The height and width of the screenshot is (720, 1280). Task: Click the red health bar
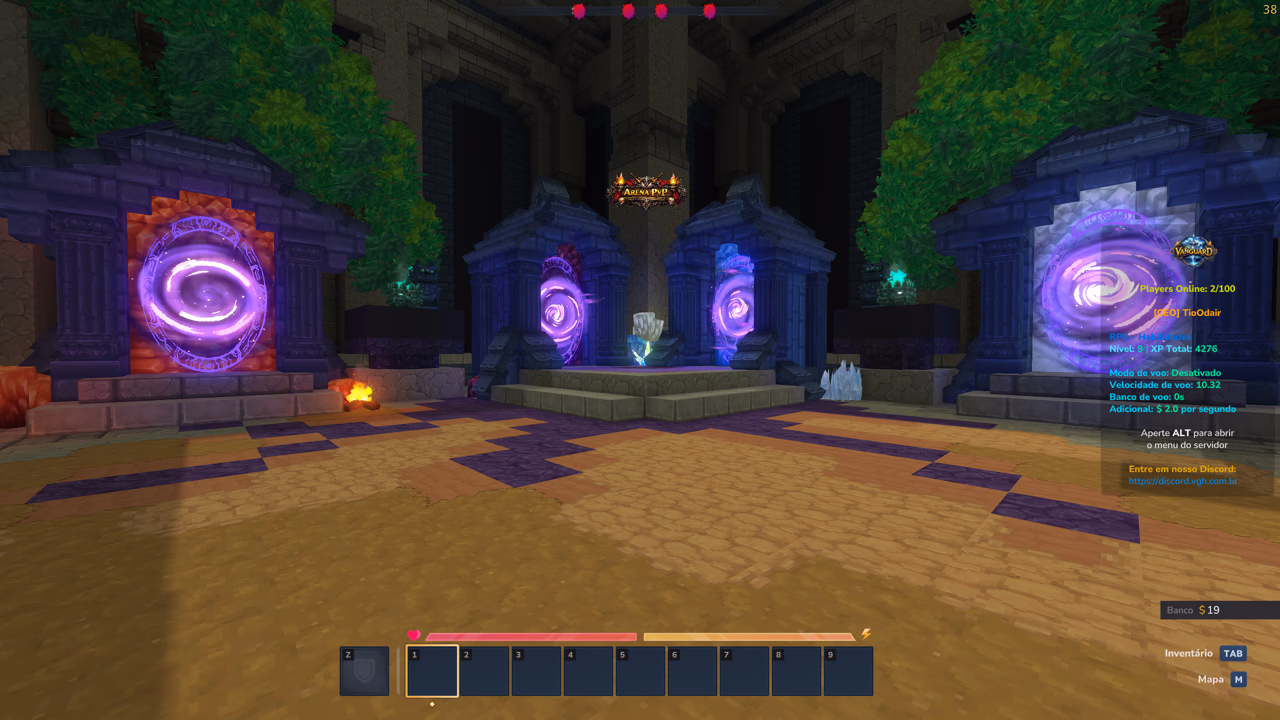tap(530, 636)
